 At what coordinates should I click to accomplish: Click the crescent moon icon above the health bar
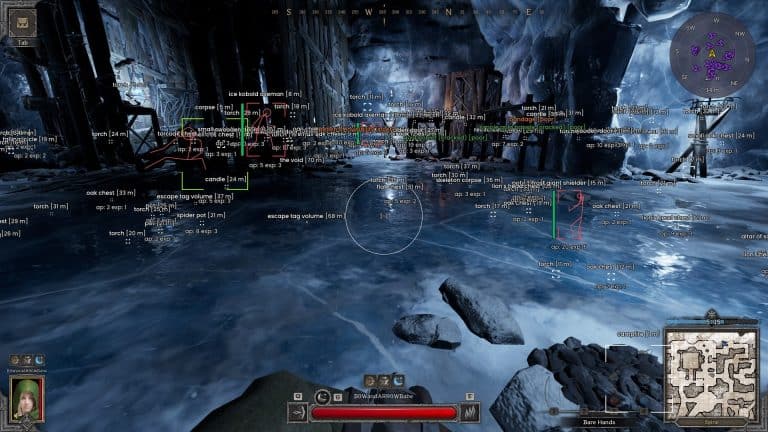[x=398, y=380]
